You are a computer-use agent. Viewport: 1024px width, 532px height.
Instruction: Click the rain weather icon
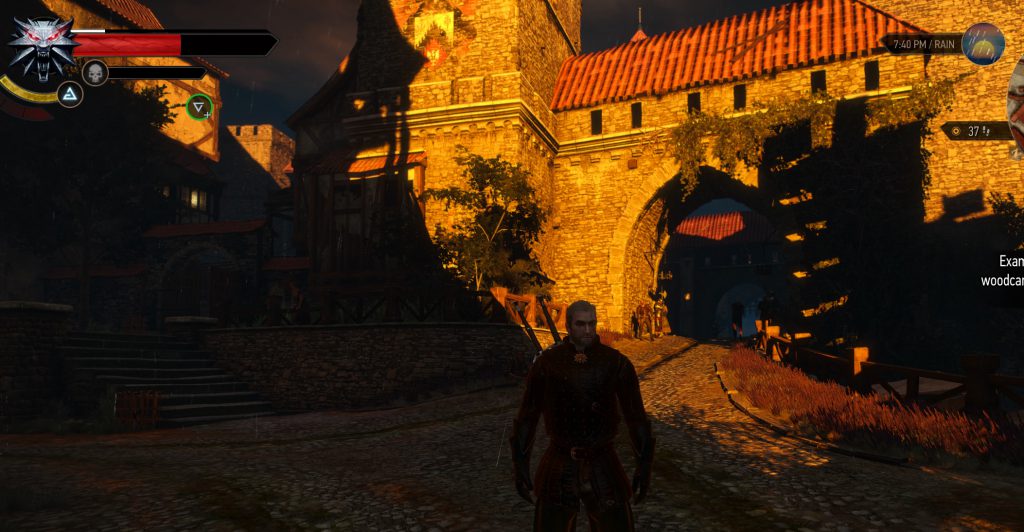(983, 44)
